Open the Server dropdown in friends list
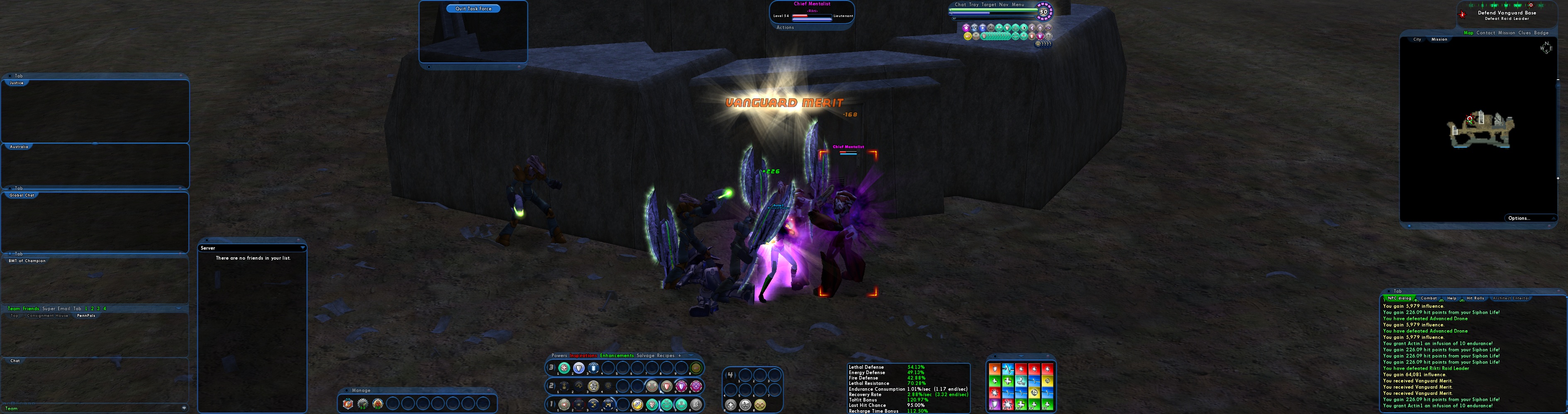The width and height of the screenshot is (1568, 414). click(302, 248)
